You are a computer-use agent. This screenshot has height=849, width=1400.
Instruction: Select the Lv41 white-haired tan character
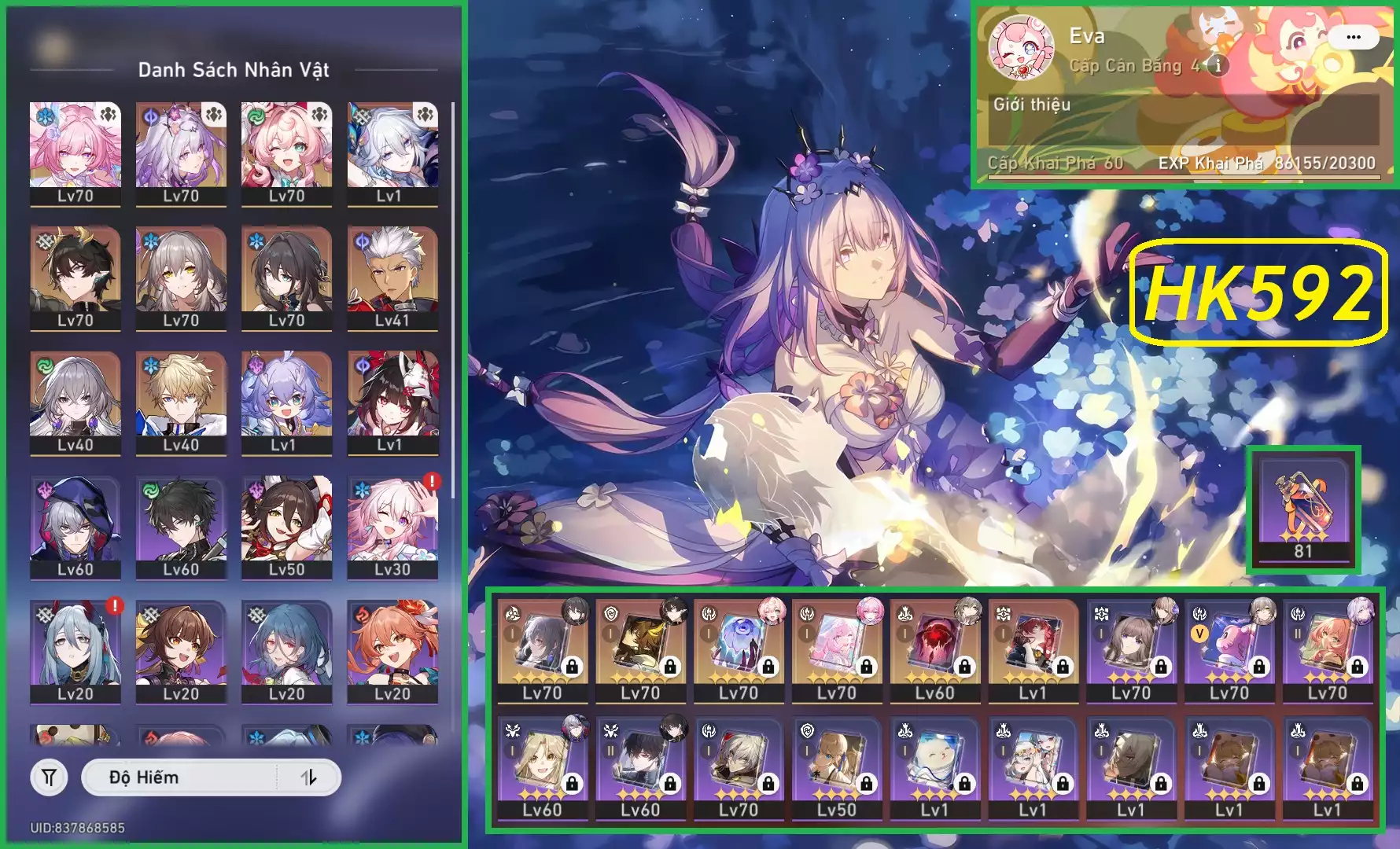click(x=392, y=275)
